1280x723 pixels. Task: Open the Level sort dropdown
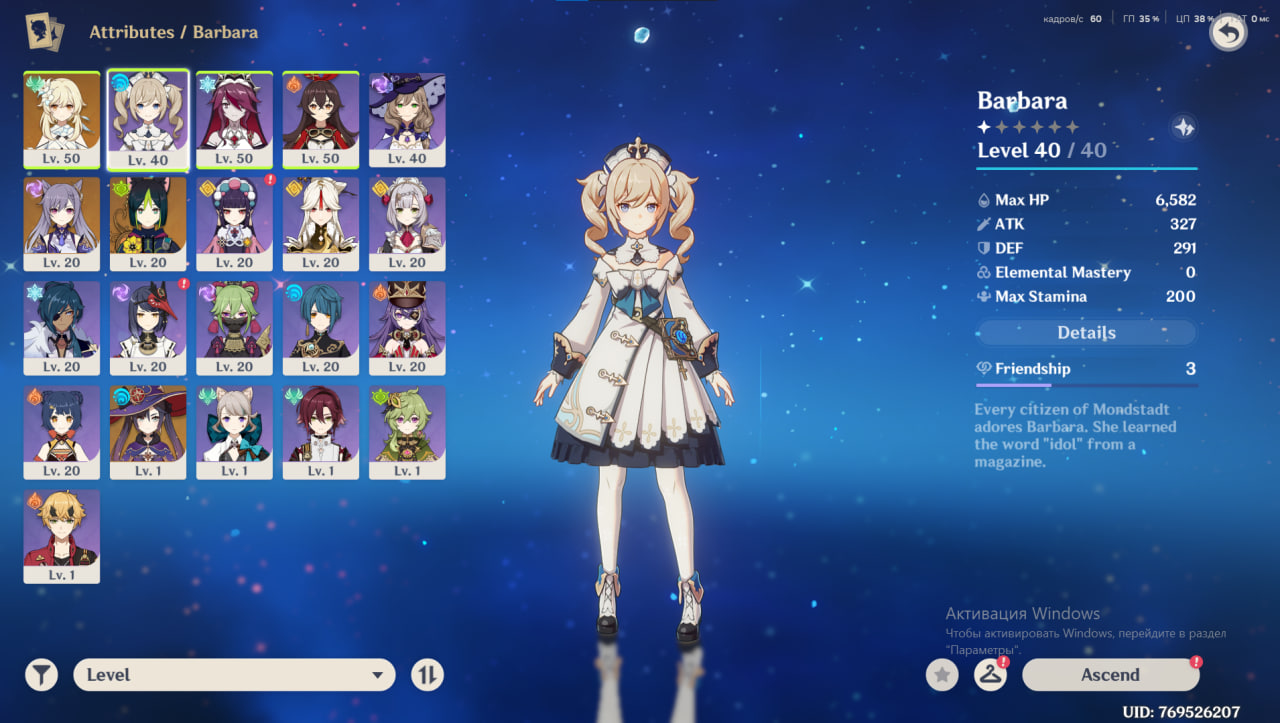pos(234,675)
